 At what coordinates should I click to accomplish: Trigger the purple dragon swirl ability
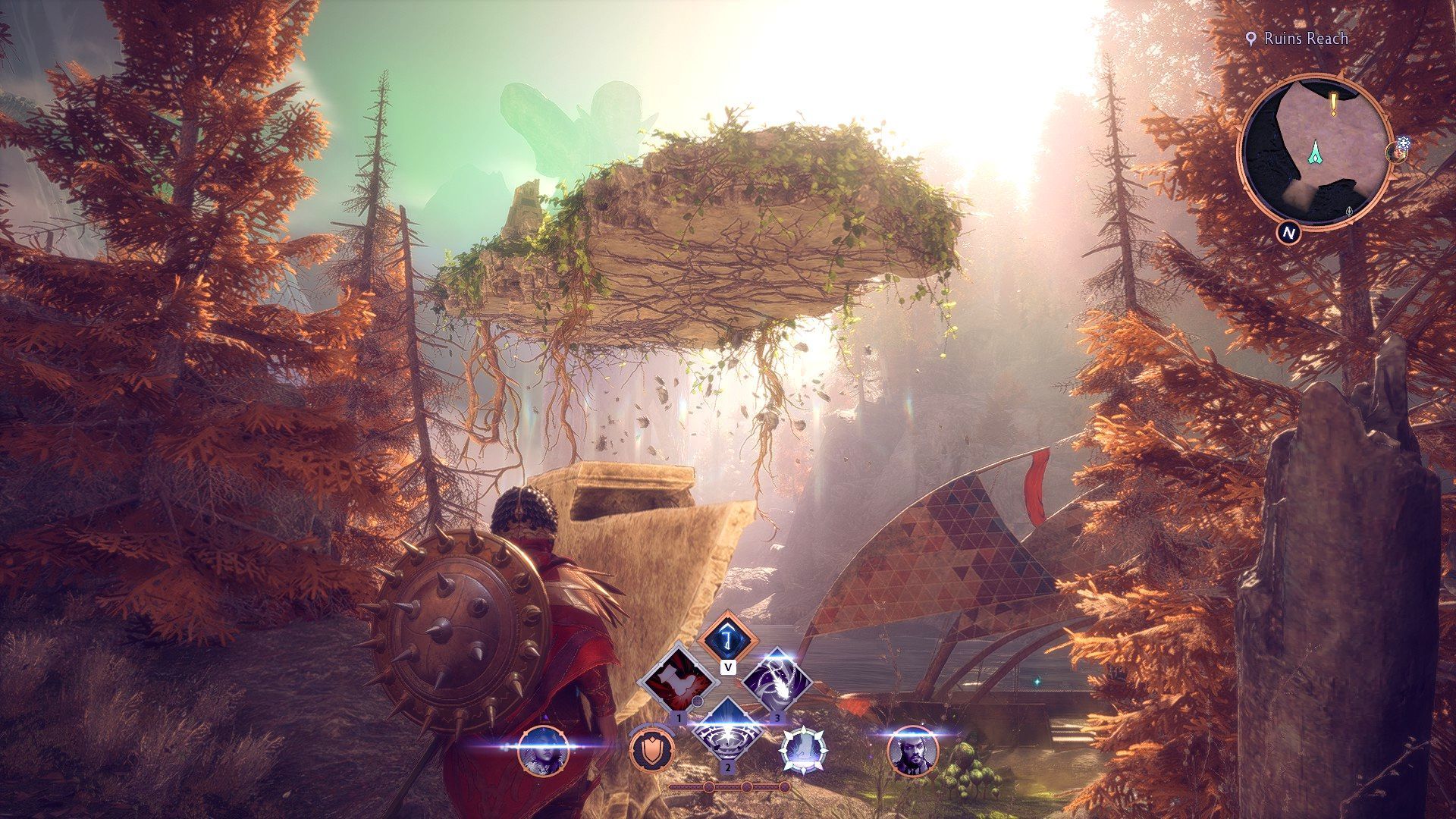pos(777,680)
